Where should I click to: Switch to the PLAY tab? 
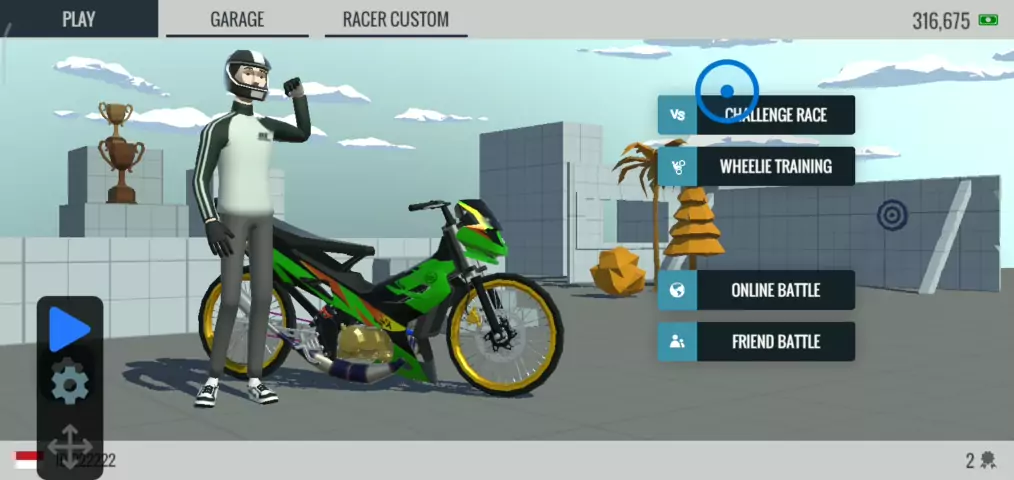(x=78, y=19)
